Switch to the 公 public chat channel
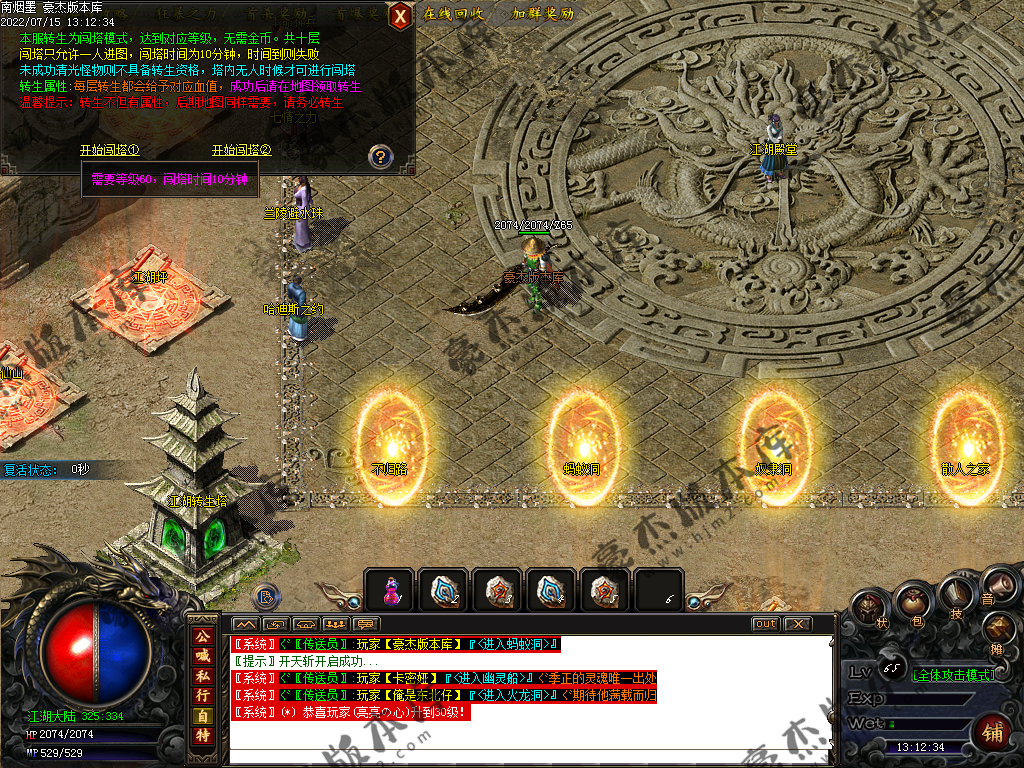 (203, 636)
